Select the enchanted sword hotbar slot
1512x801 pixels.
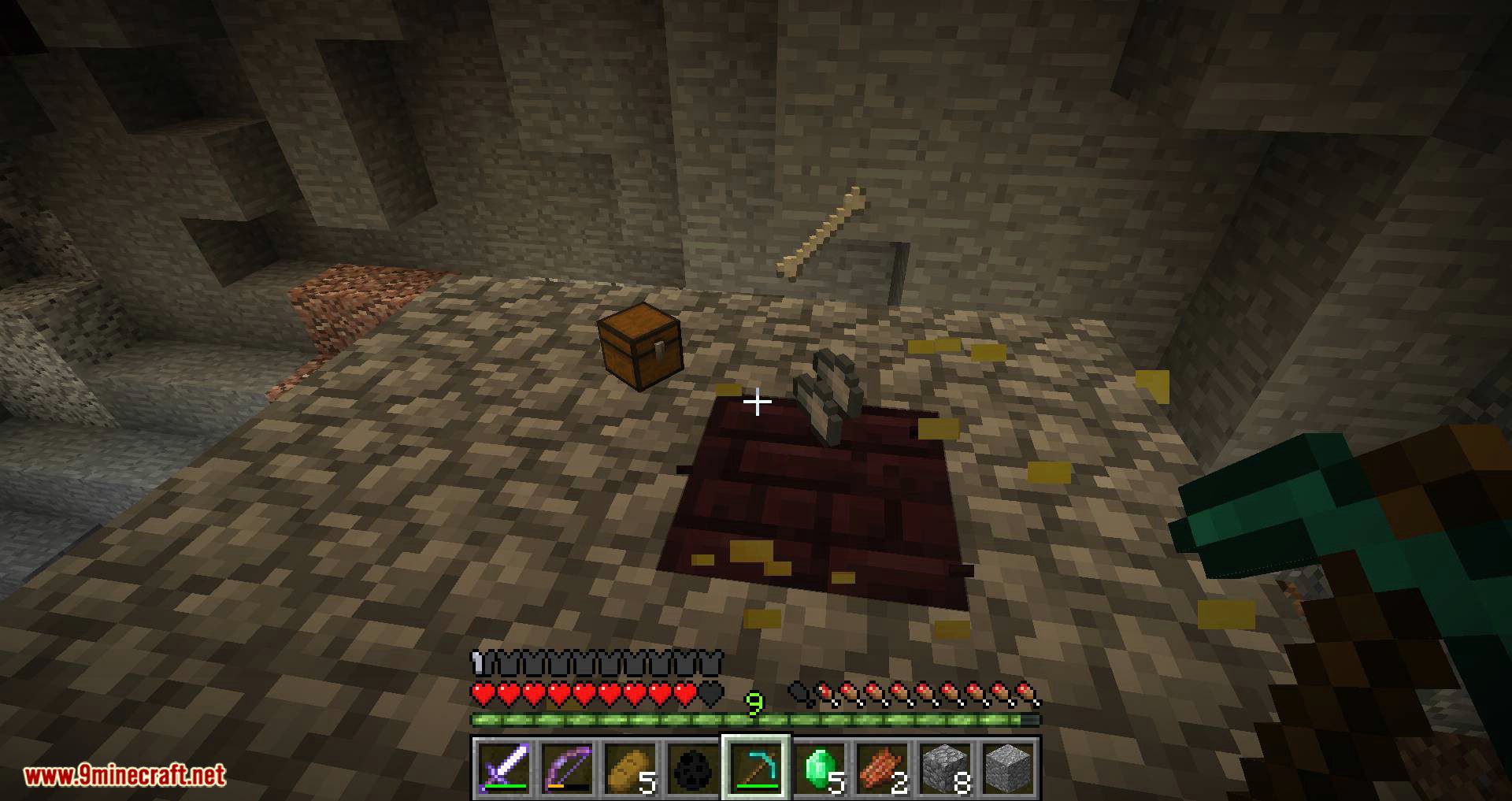(x=503, y=767)
